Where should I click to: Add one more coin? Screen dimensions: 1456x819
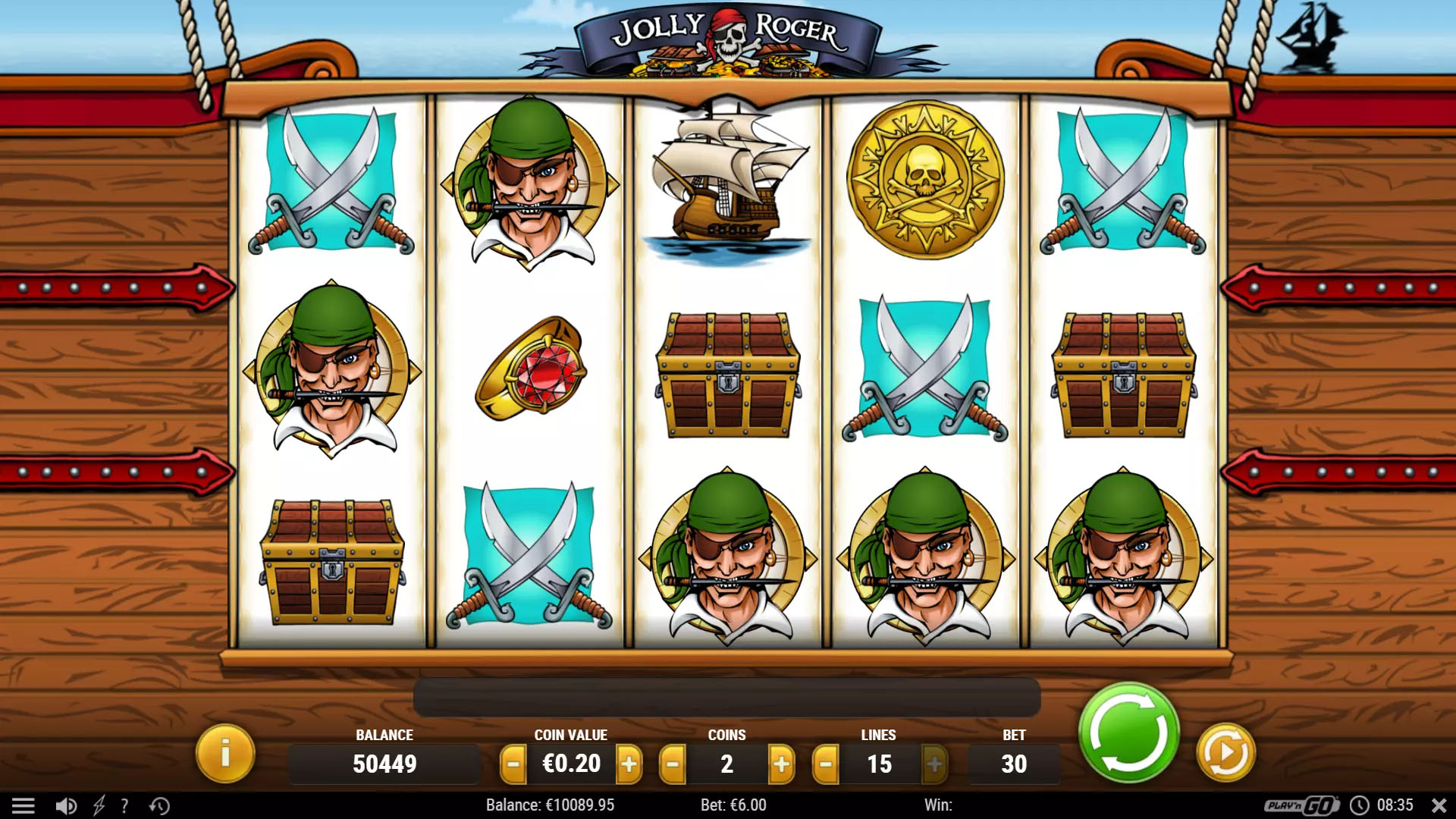point(781,764)
